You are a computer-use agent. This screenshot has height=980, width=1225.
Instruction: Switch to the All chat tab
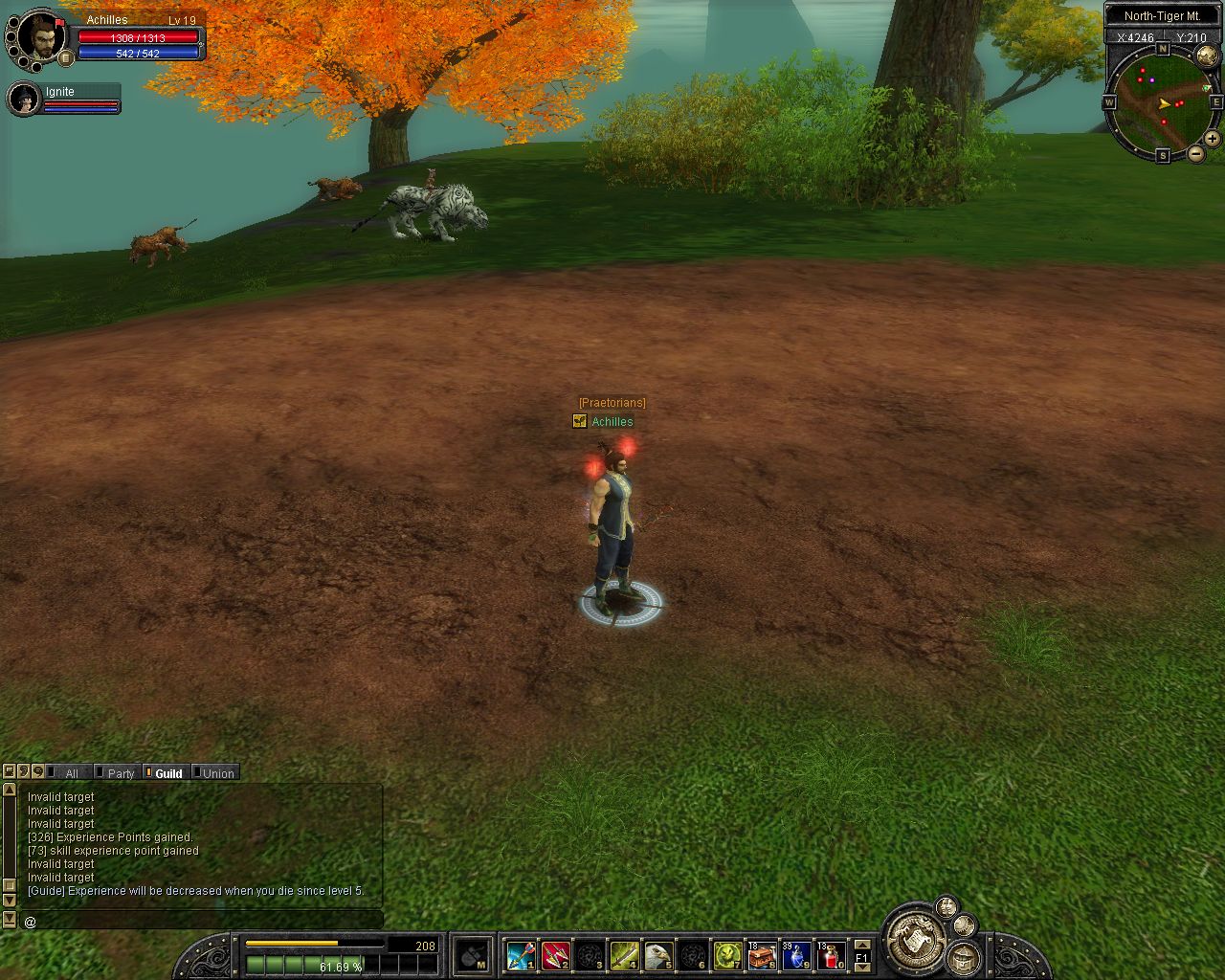click(71, 773)
